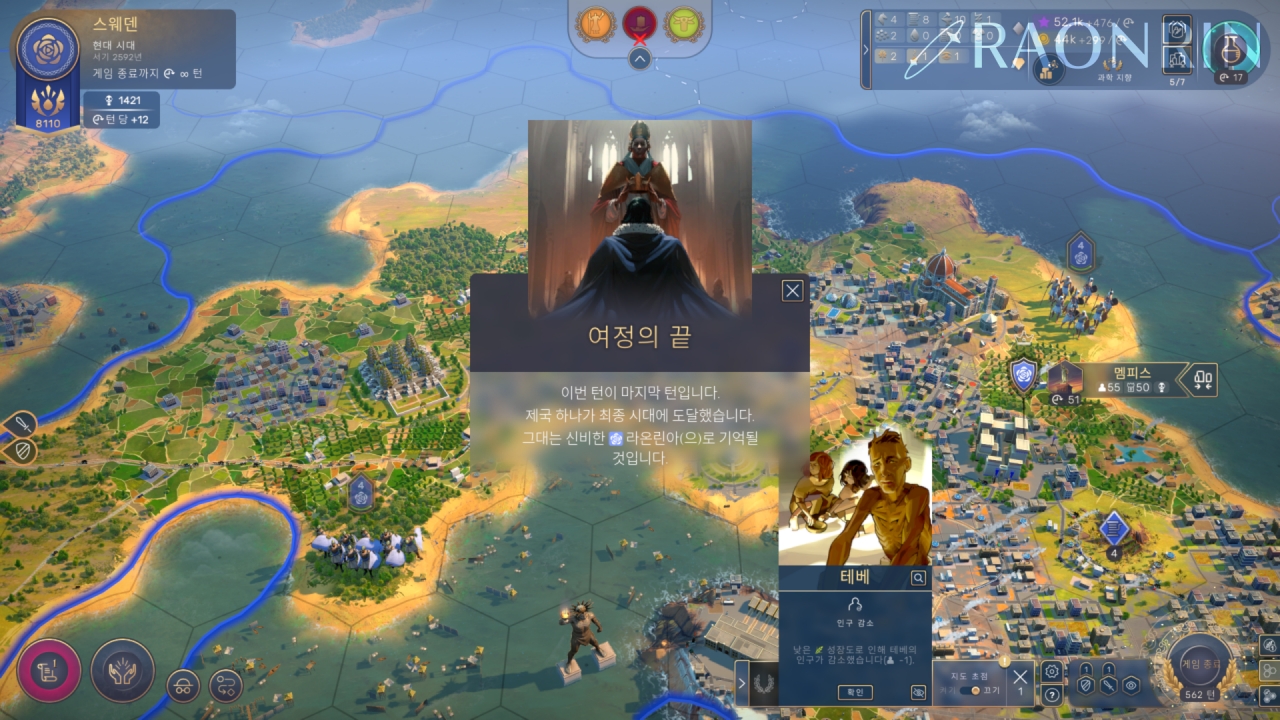Click the magnifier icon beside 테베

point(918,578)
